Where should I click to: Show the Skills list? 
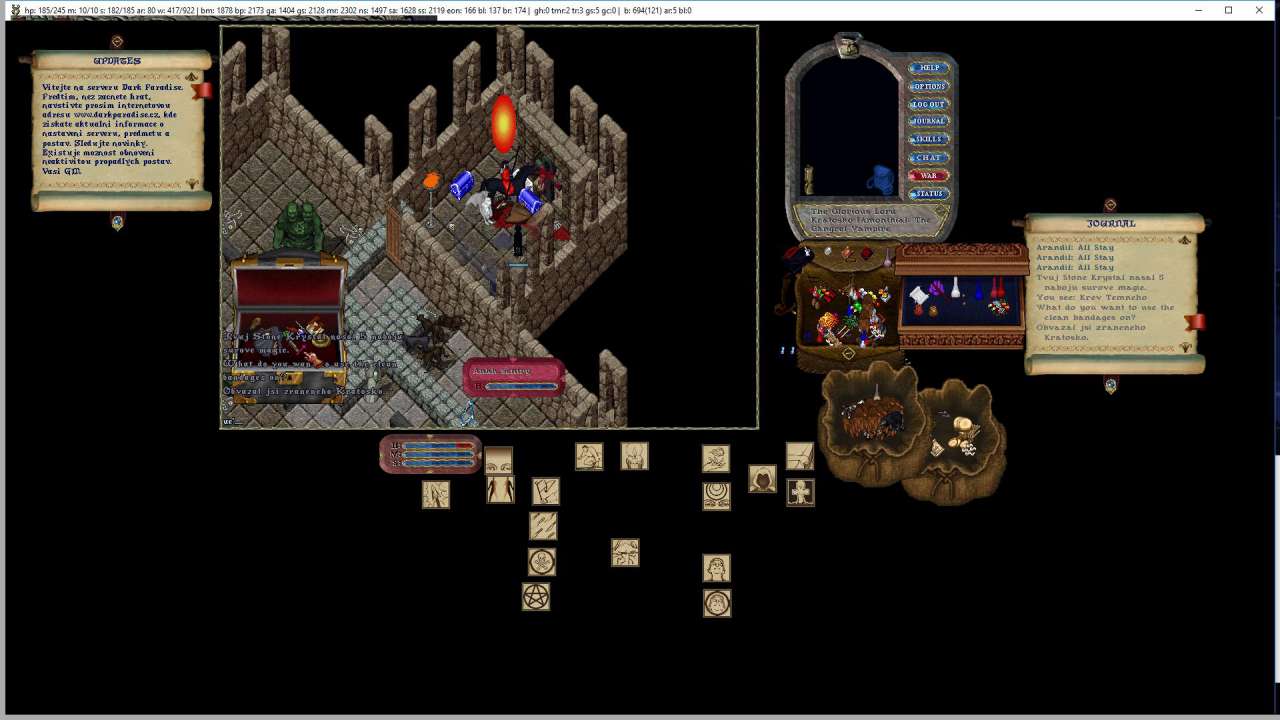929,139
